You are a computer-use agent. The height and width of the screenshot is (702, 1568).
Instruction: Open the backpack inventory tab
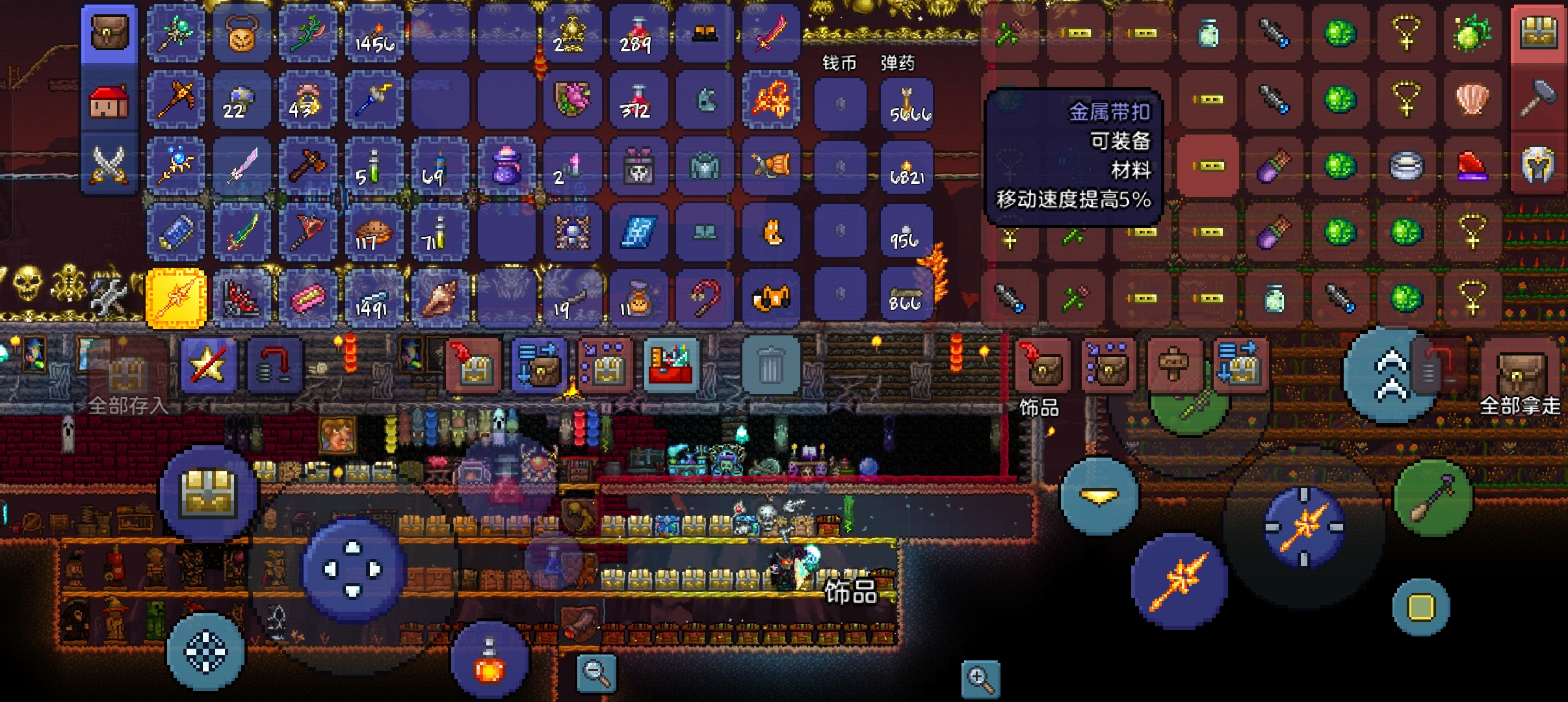coord(109,34)
